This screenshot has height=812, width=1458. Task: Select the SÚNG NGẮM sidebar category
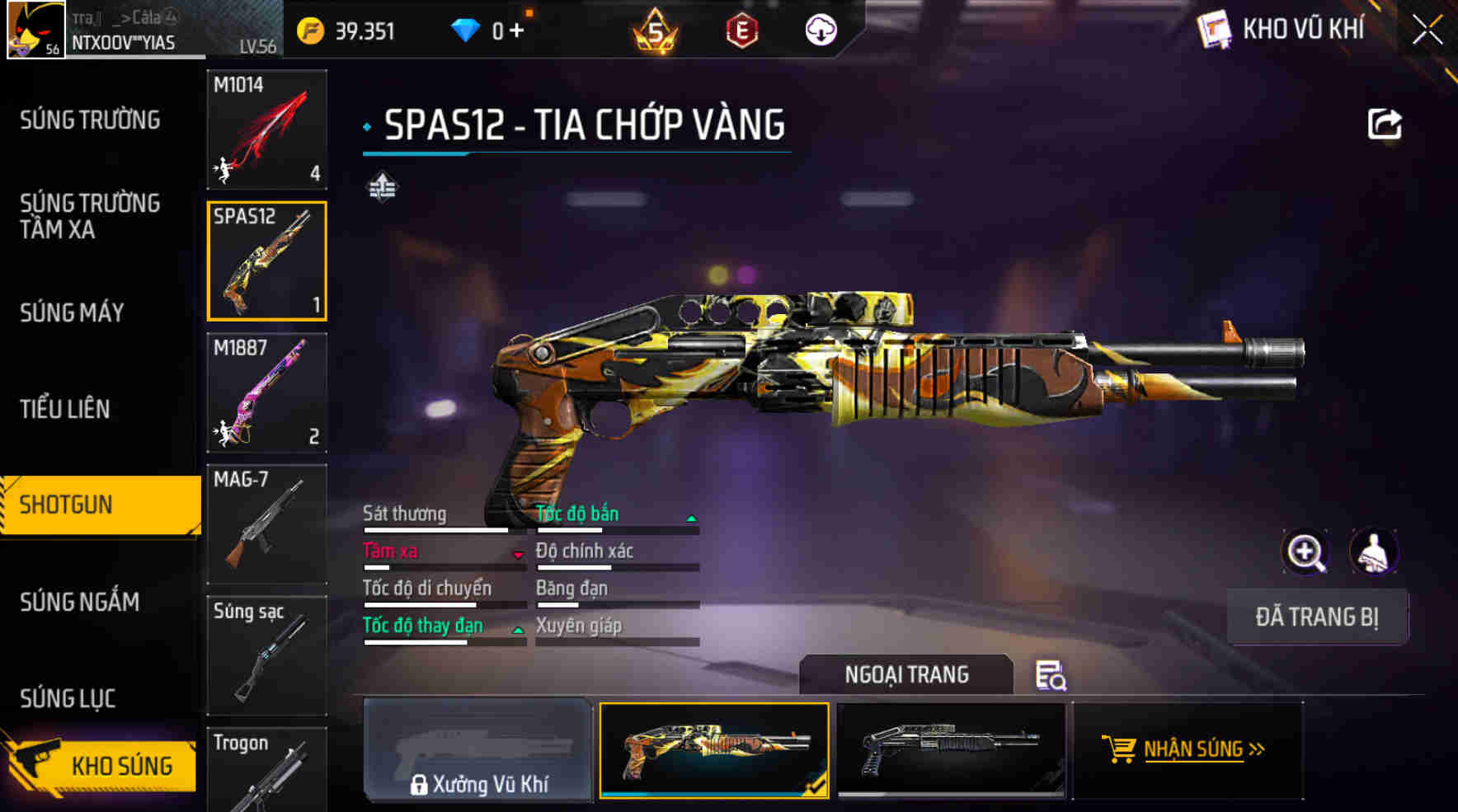[x=81, y=603]
